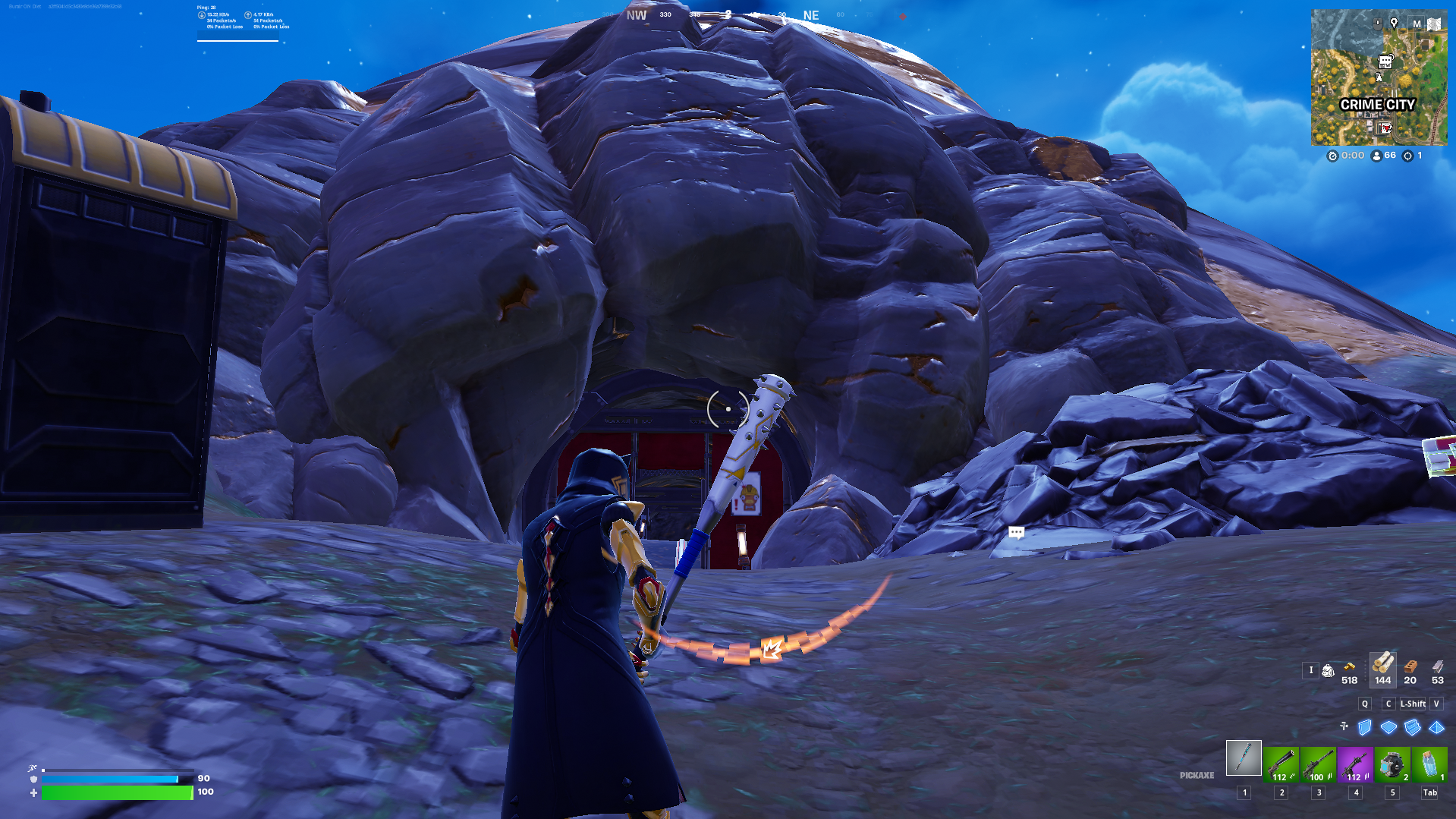Viewport: 1456px width, 819px height.
Task: Switch to the green rifle with 100 ammo
Action: 1318,764
